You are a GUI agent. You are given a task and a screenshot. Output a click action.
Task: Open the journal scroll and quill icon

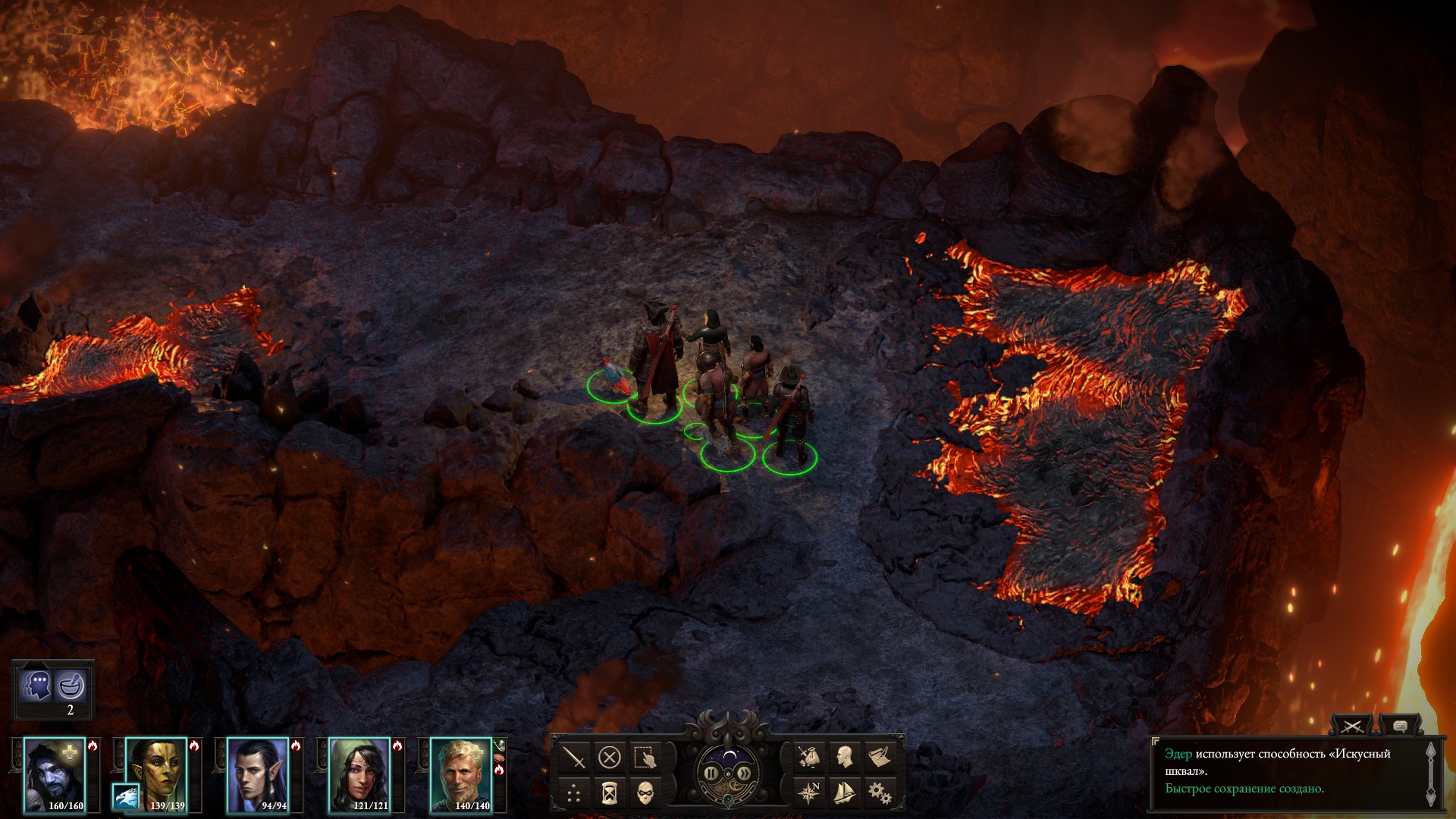pyautogui.click(x=880, y=757)
